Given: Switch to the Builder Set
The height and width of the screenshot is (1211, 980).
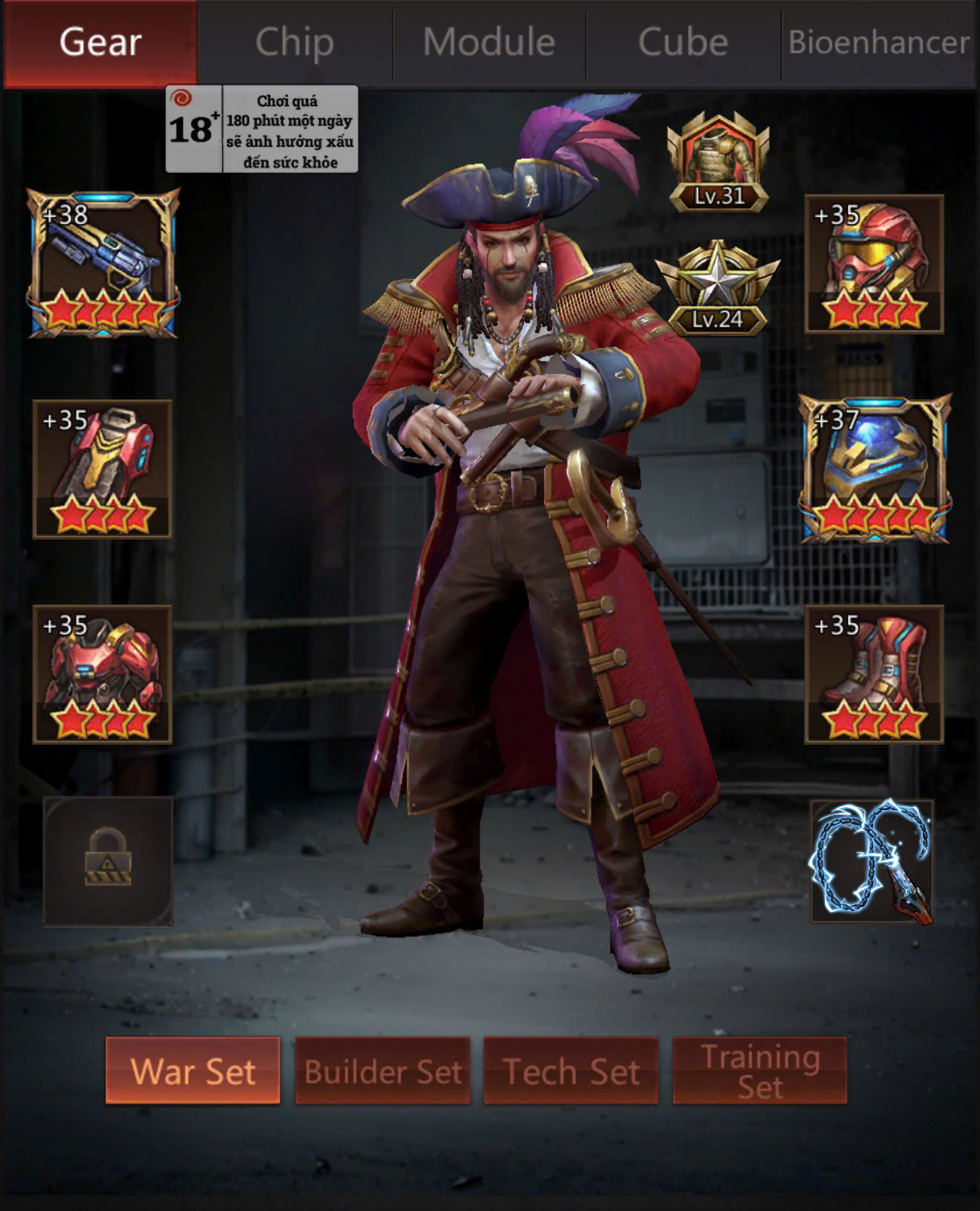Looking at the screenshot, I should [382, 1071].
